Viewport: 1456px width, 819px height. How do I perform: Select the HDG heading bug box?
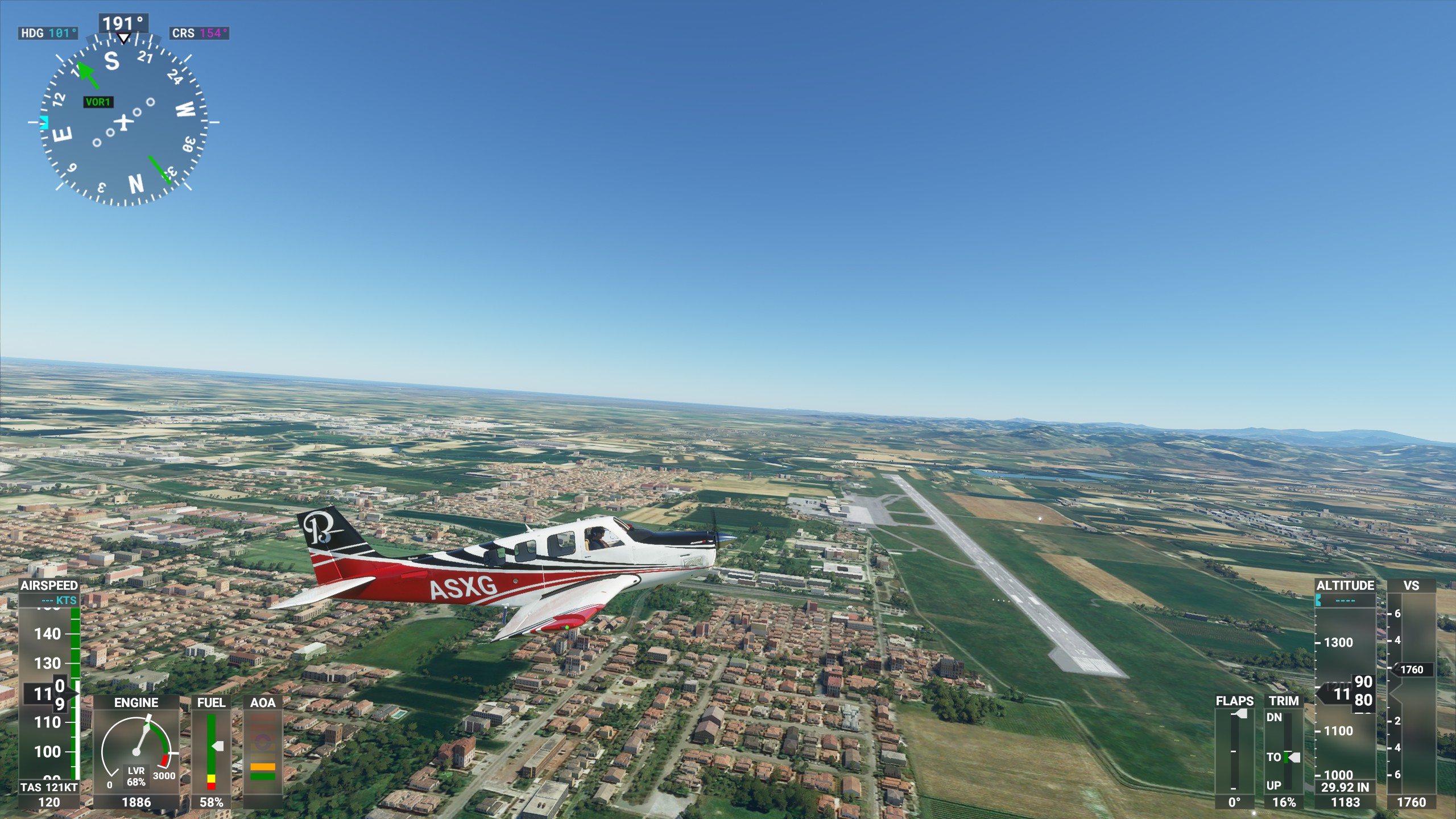point(48,33)
